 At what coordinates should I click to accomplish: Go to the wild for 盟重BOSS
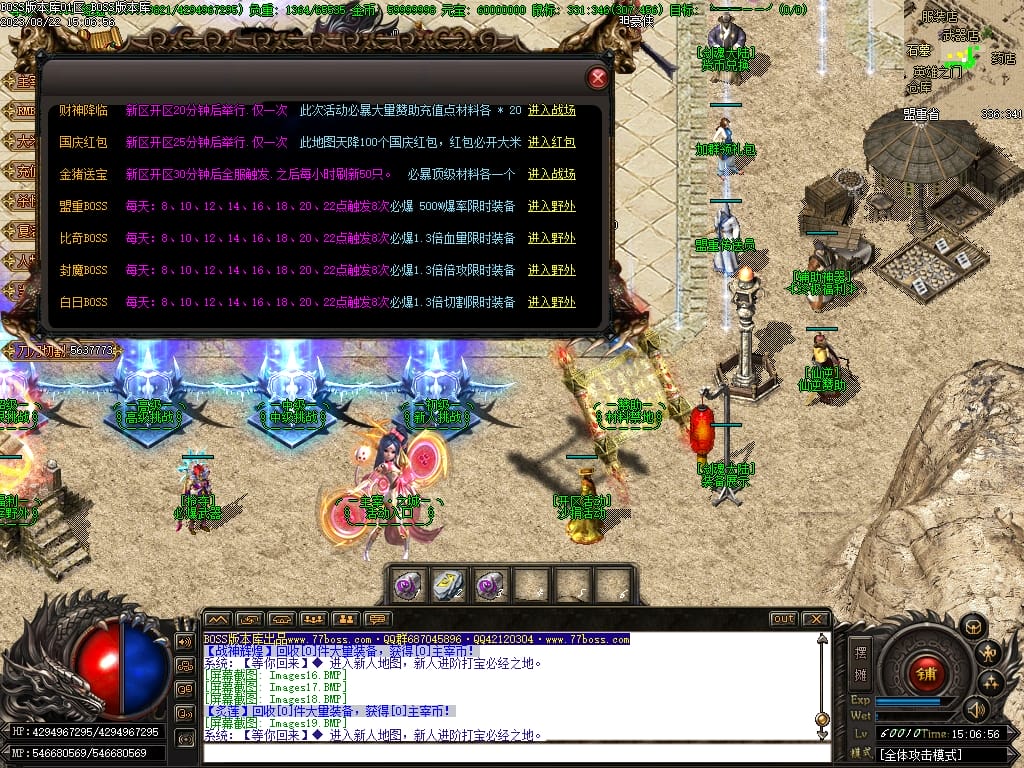pyautogui.click(x=552, y=206)
